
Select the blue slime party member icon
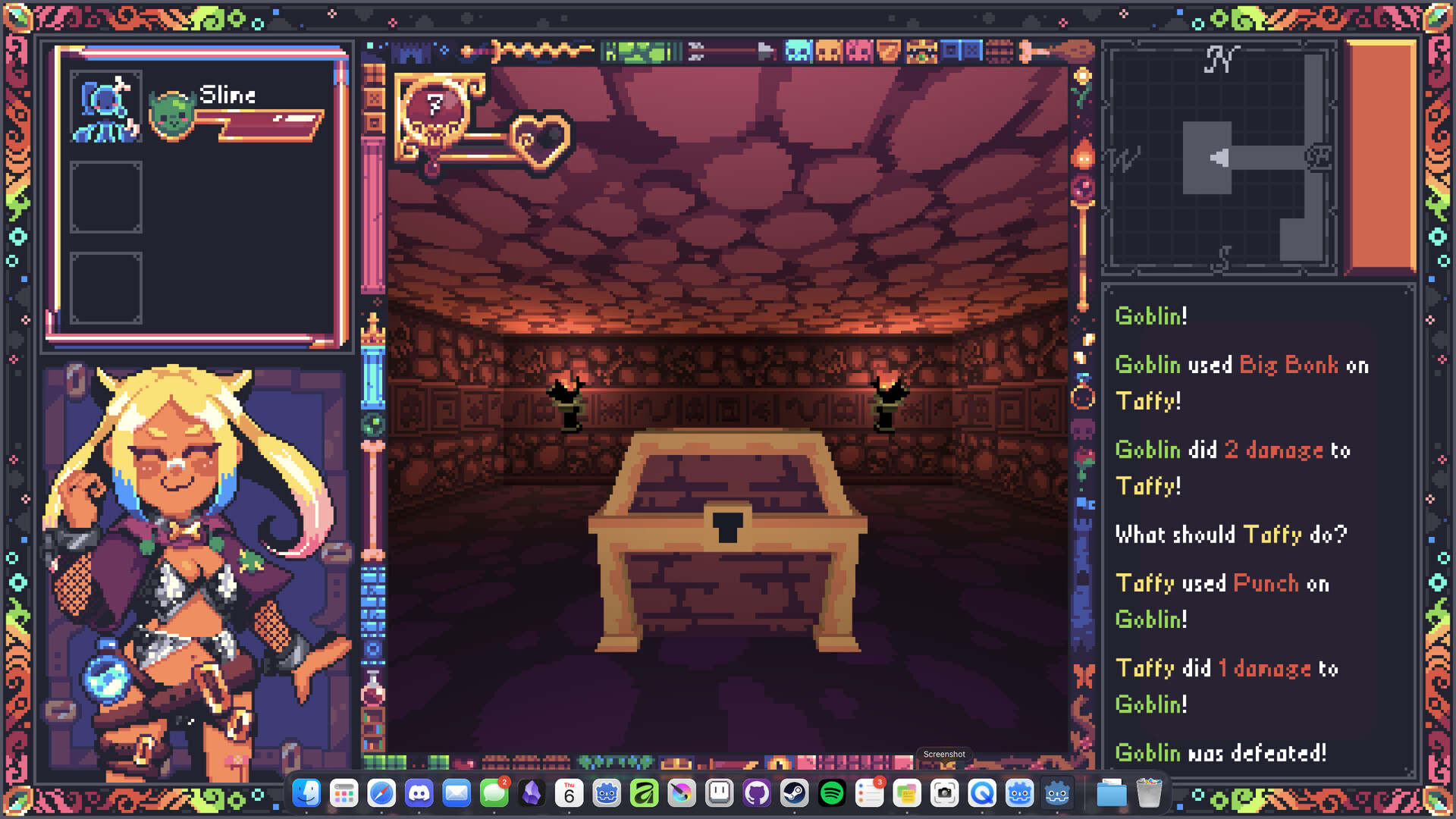(105, 105)
